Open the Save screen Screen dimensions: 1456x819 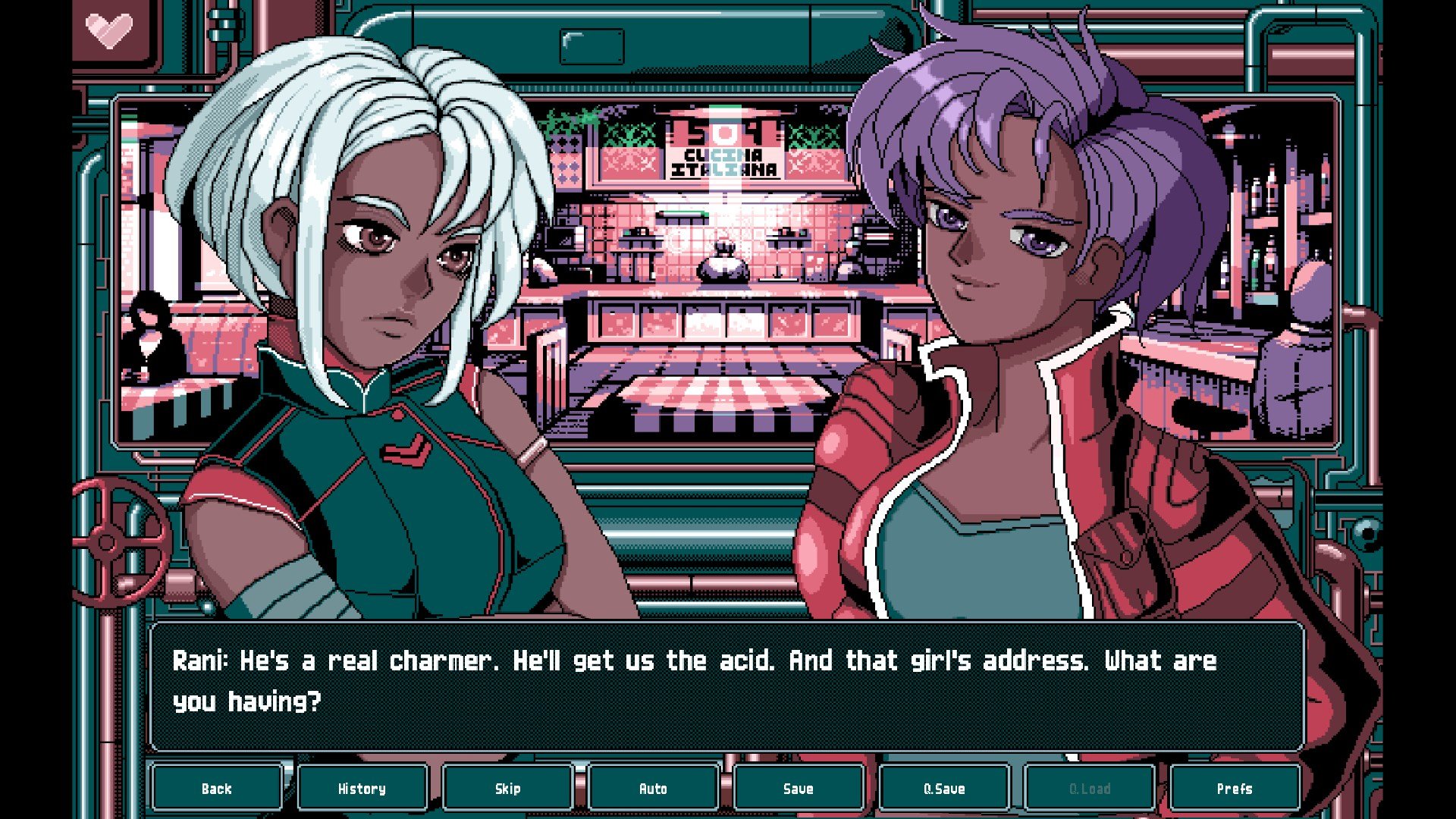pyautogui.click(x=799, y=789)
